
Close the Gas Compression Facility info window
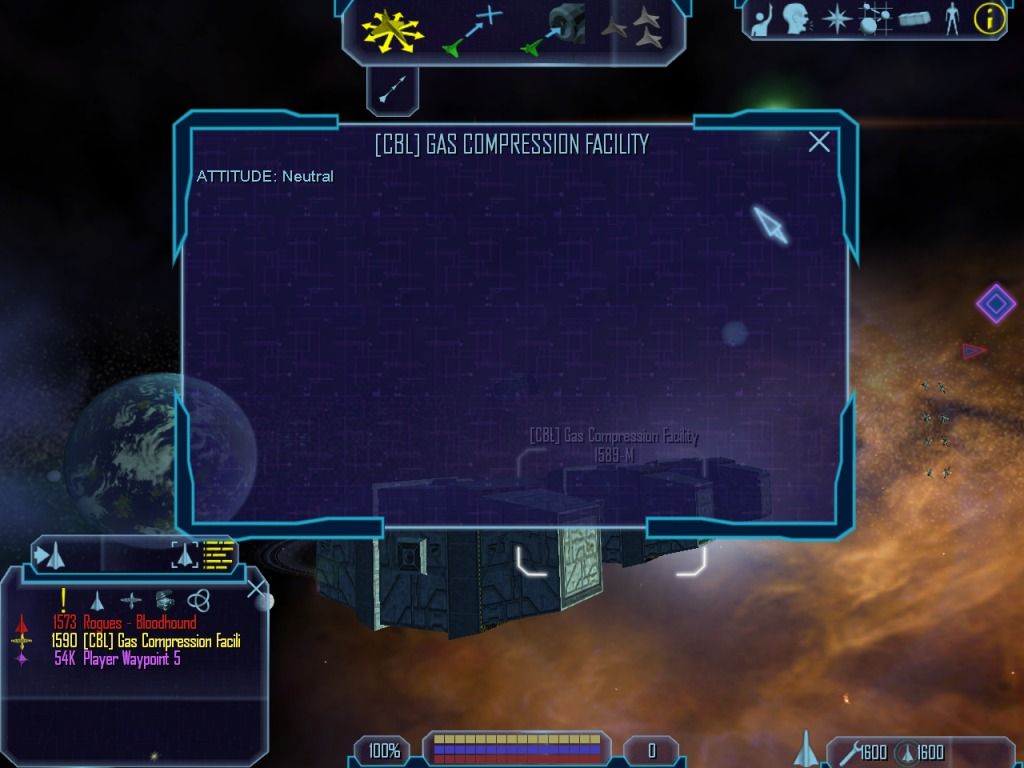(819, 142)
